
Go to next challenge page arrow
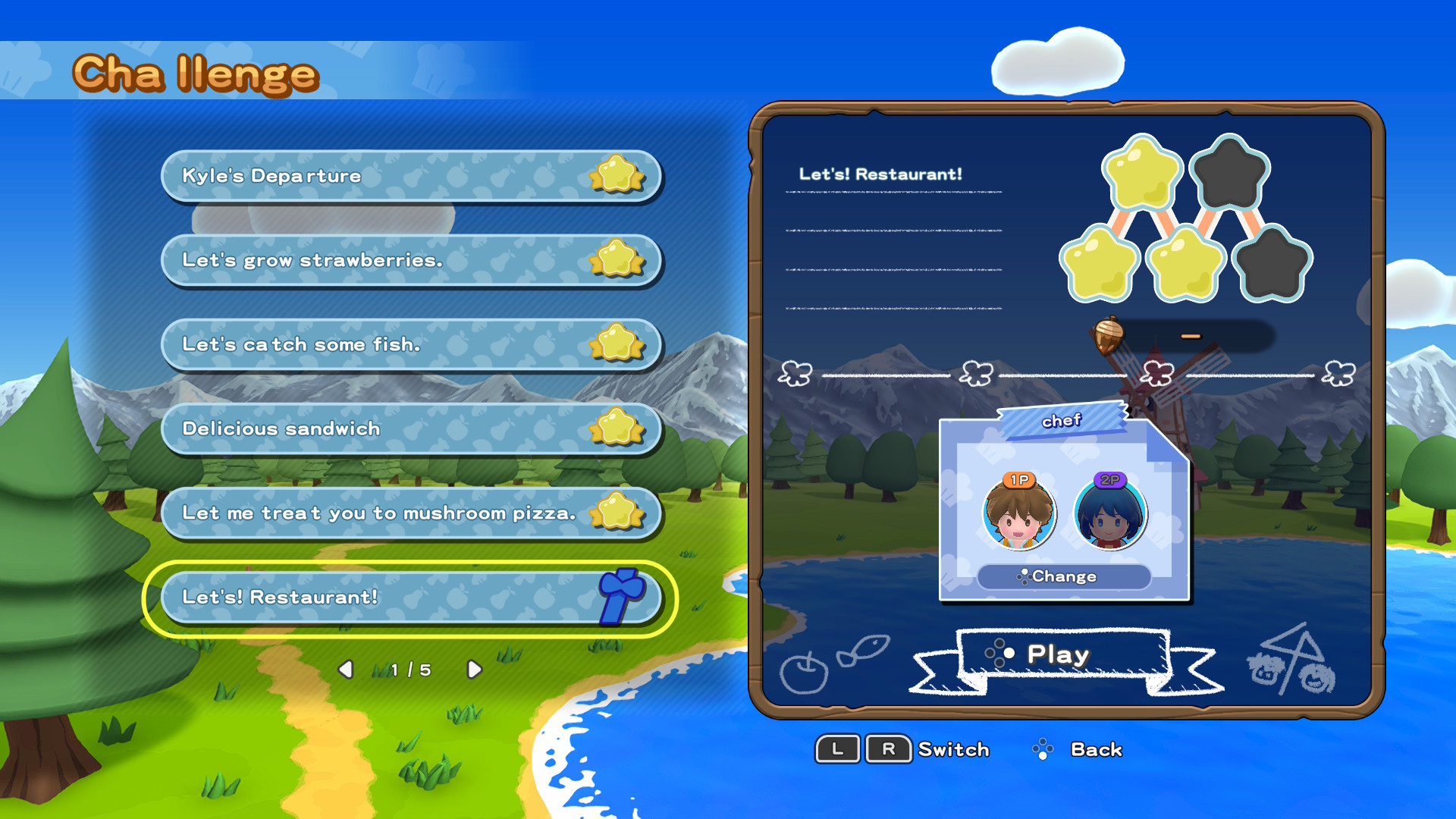(x=475, y=670)
